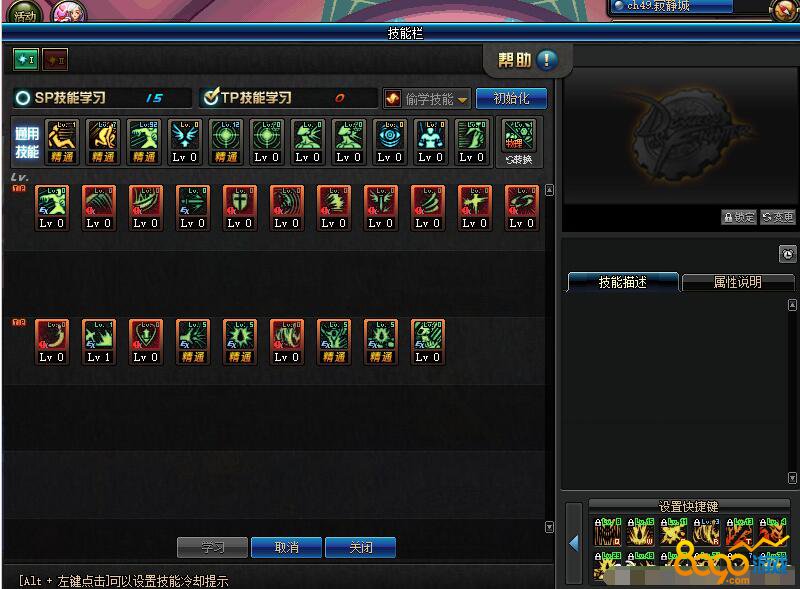The height and width of the screenshot is (589, 800).
Task: Click the 变更 change button
Action: 778,217
